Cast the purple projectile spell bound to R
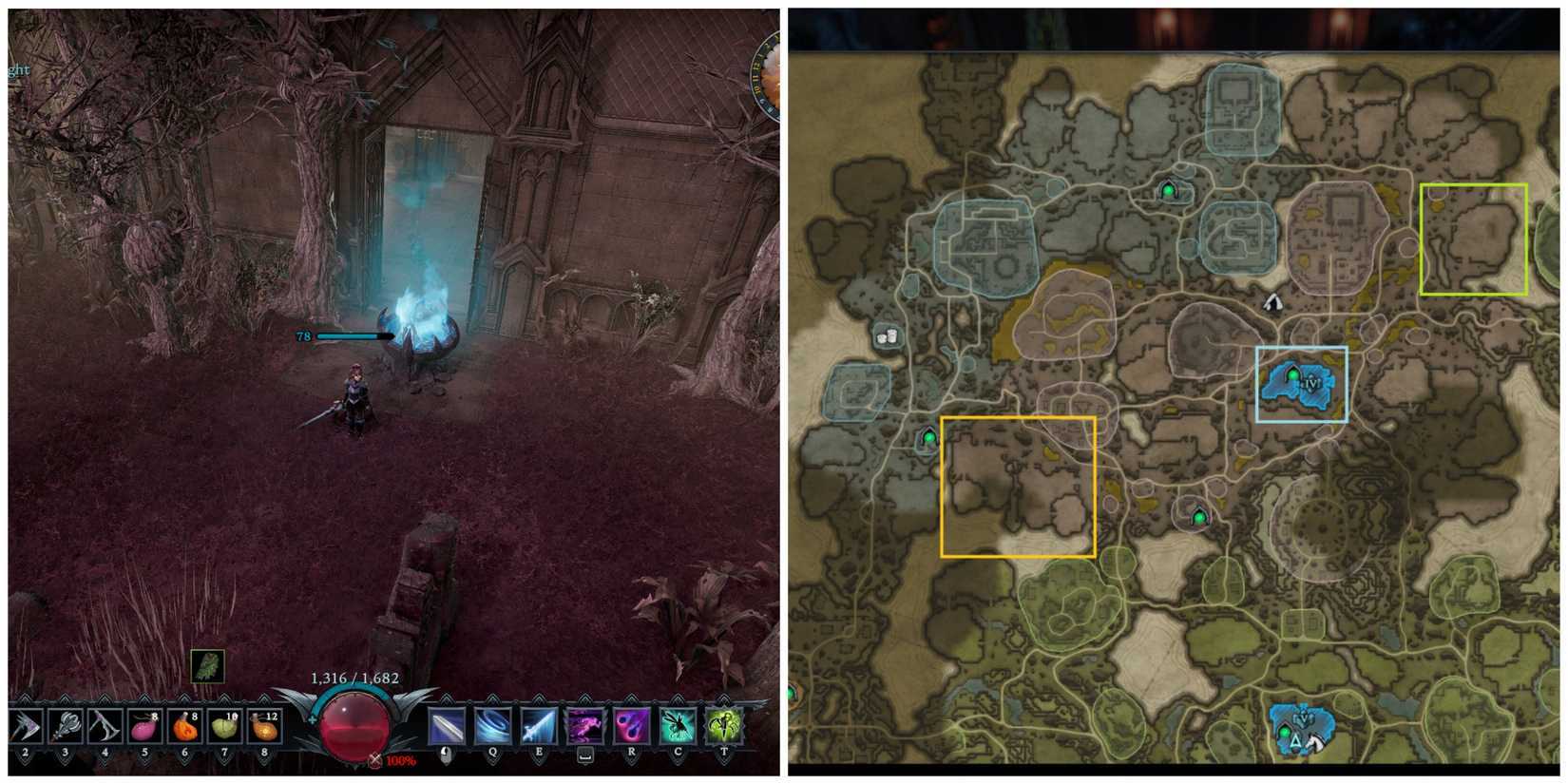This screenshot has height=784, width=1568. coord(633,727)
